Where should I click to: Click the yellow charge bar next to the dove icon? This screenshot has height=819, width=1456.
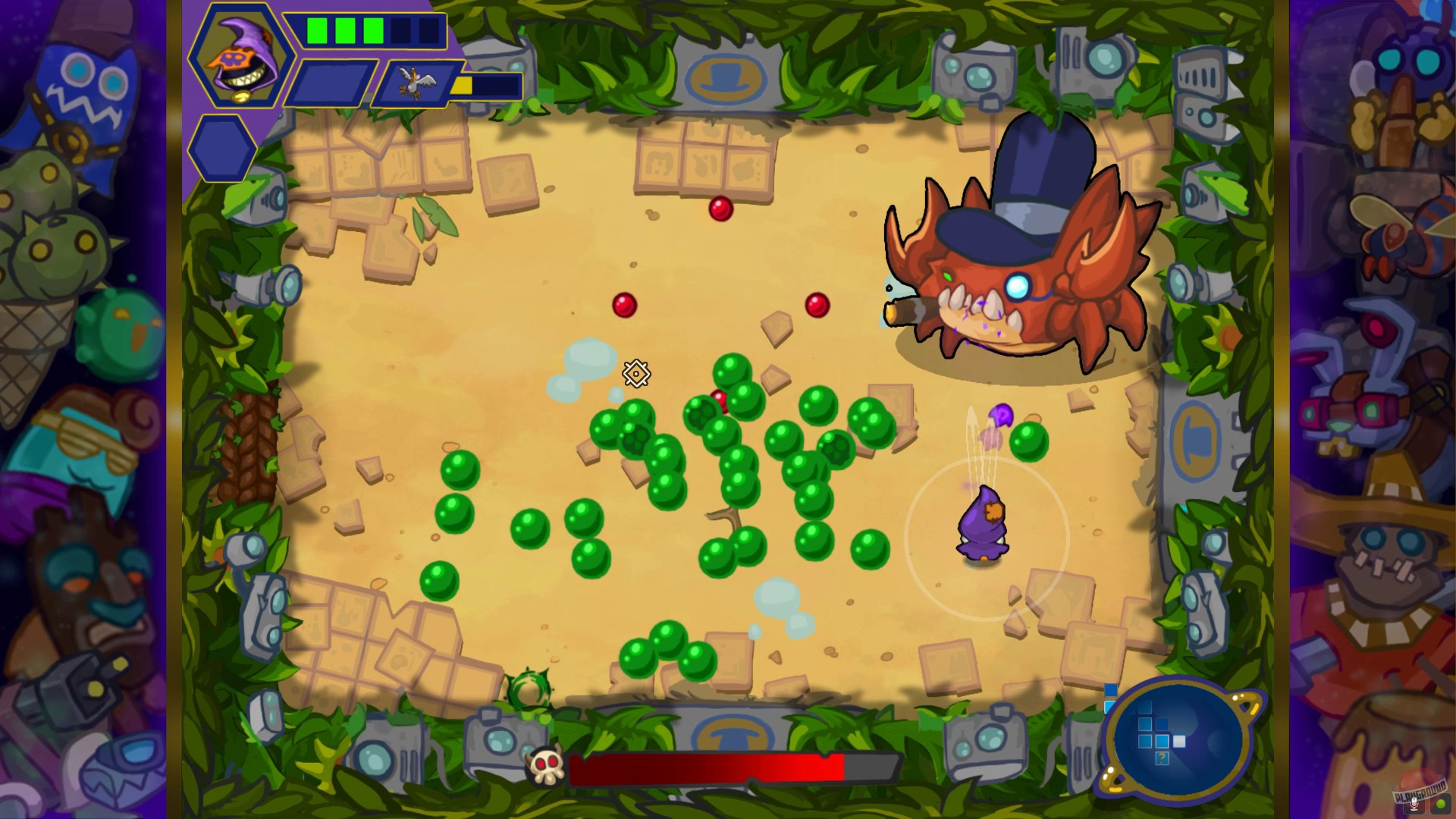461,86
